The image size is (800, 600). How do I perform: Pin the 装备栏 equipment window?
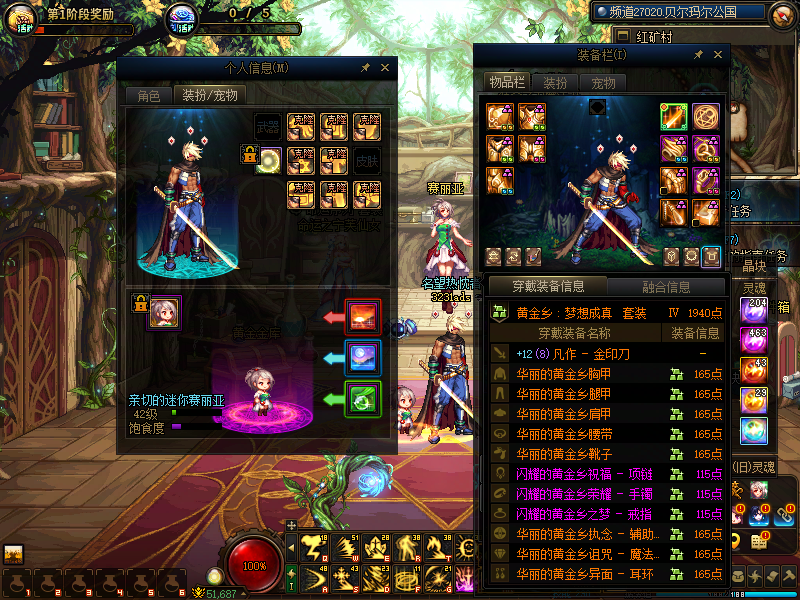[x=697, y=55]
